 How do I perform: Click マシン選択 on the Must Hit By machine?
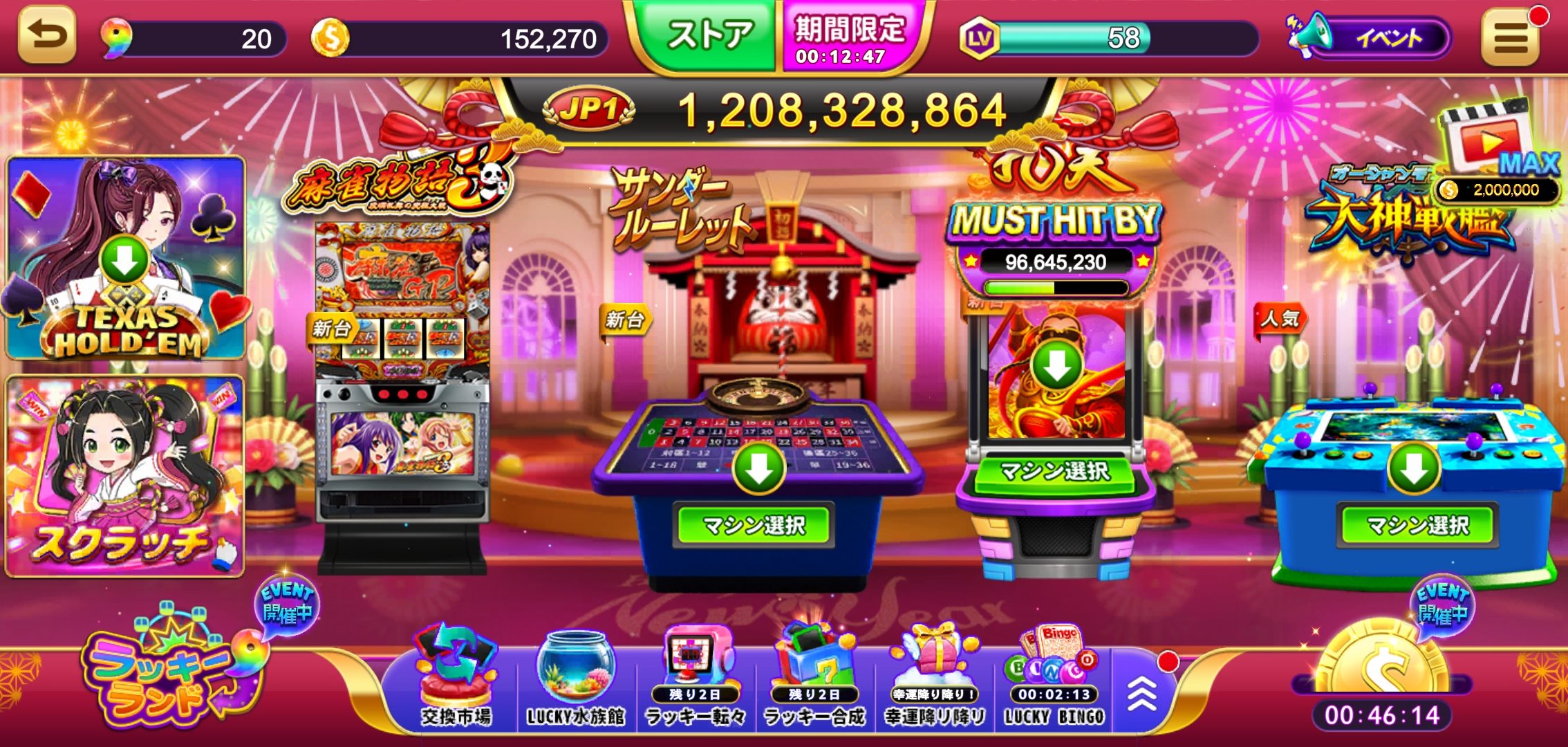[1055, 472]
